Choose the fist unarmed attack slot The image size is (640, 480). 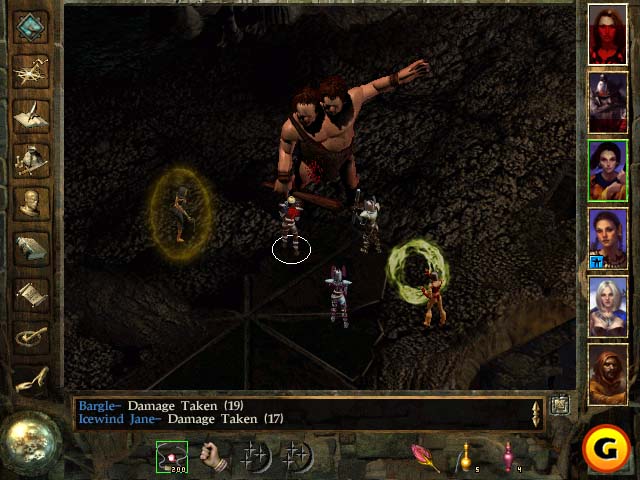tap(212, 456)
